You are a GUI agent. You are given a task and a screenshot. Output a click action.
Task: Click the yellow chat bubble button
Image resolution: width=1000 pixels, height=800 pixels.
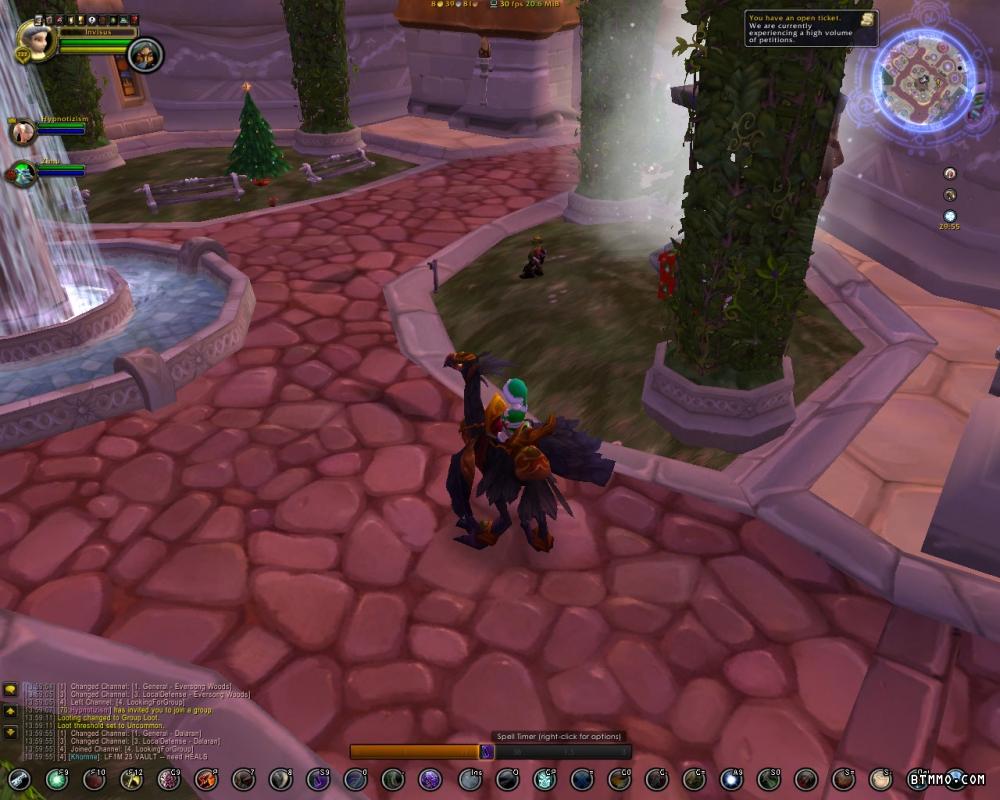(10, 689)
